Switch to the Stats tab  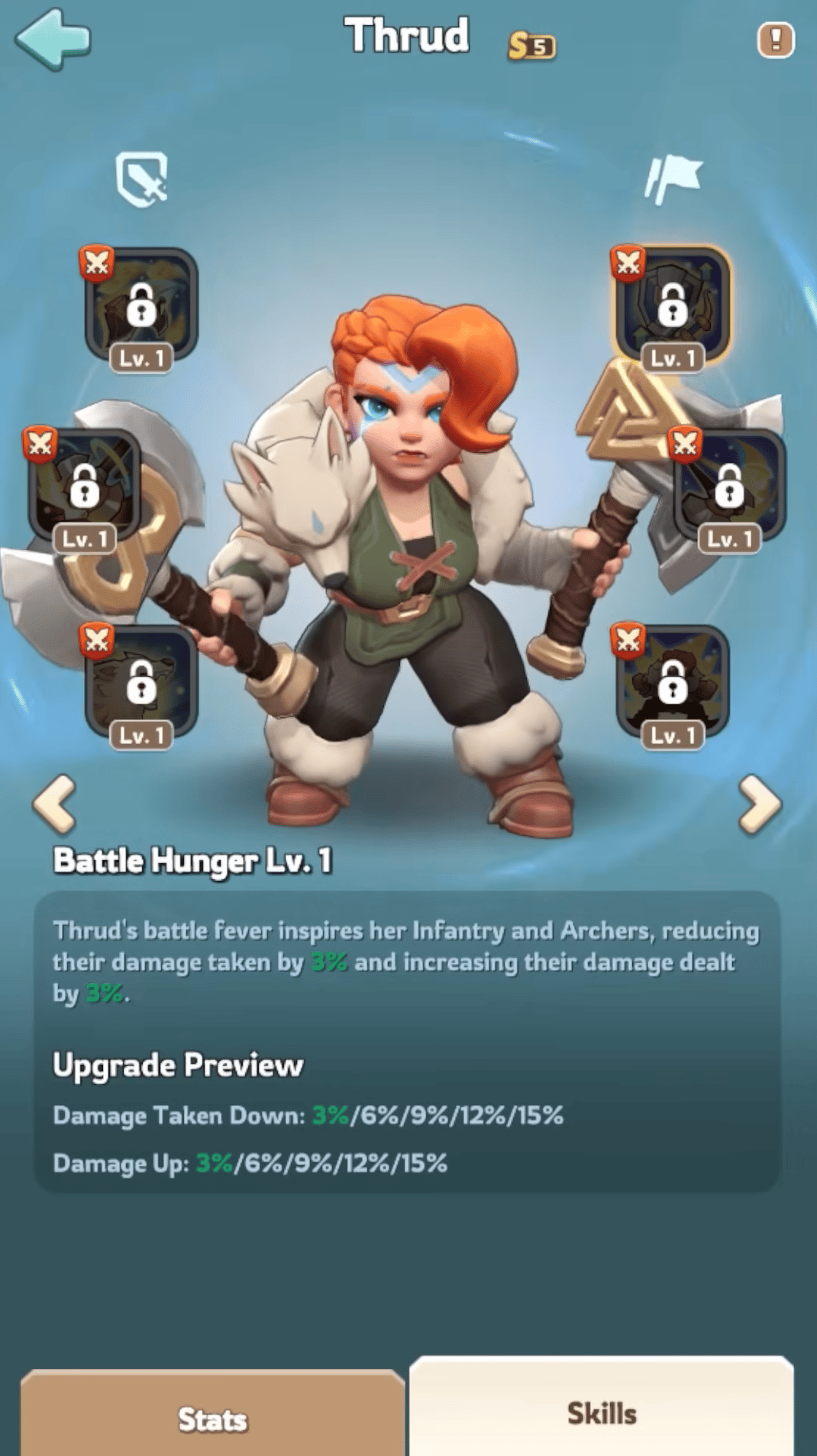(x=212, y=1419)
